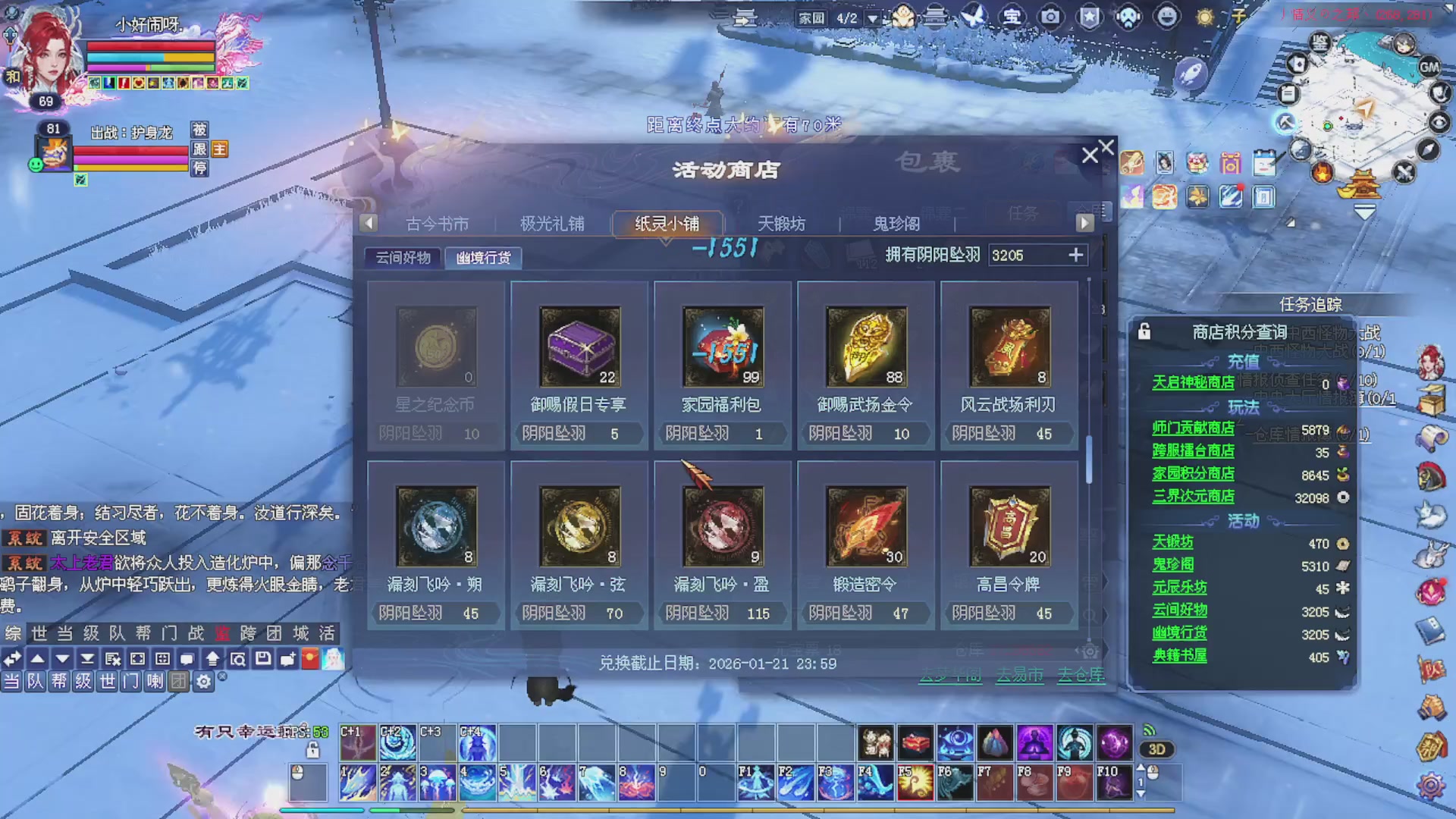Click the plus button next to 阴阳坠羽 count

coord(1076,256)
